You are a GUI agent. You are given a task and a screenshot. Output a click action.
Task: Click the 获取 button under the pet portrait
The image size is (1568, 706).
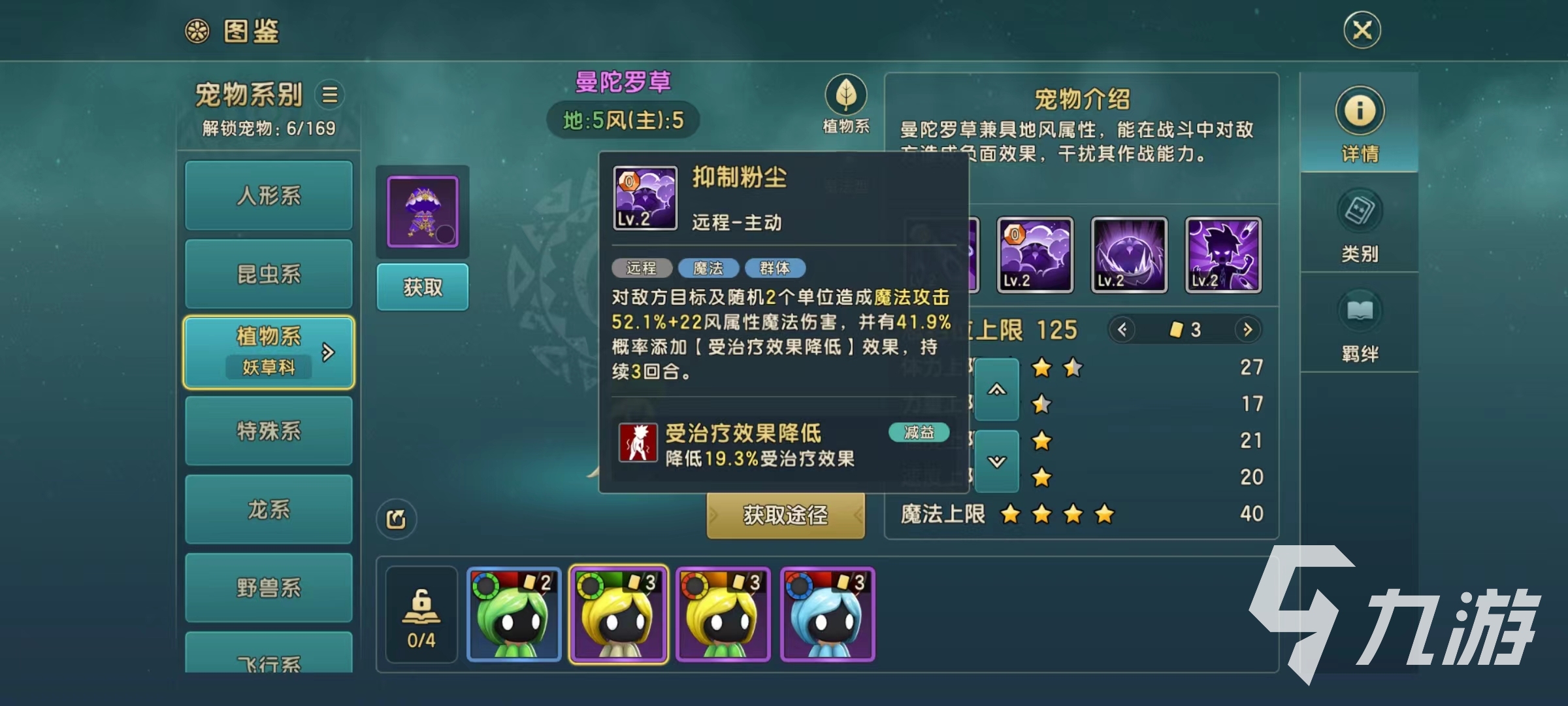click(x=423, y=287)
